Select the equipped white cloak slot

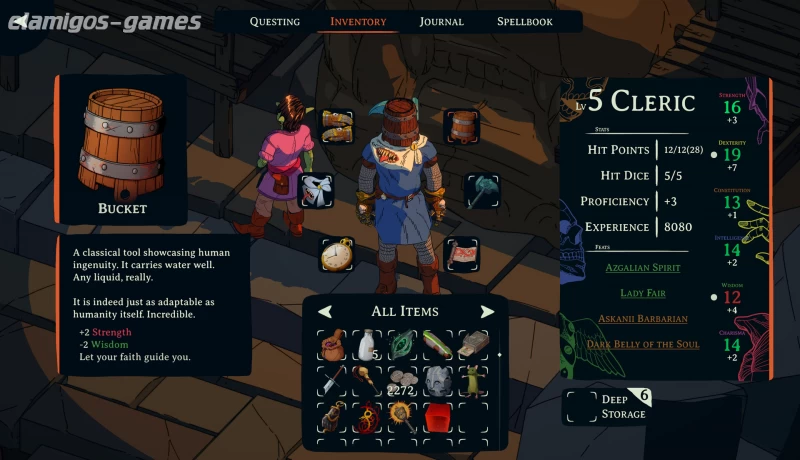[317, 189]
